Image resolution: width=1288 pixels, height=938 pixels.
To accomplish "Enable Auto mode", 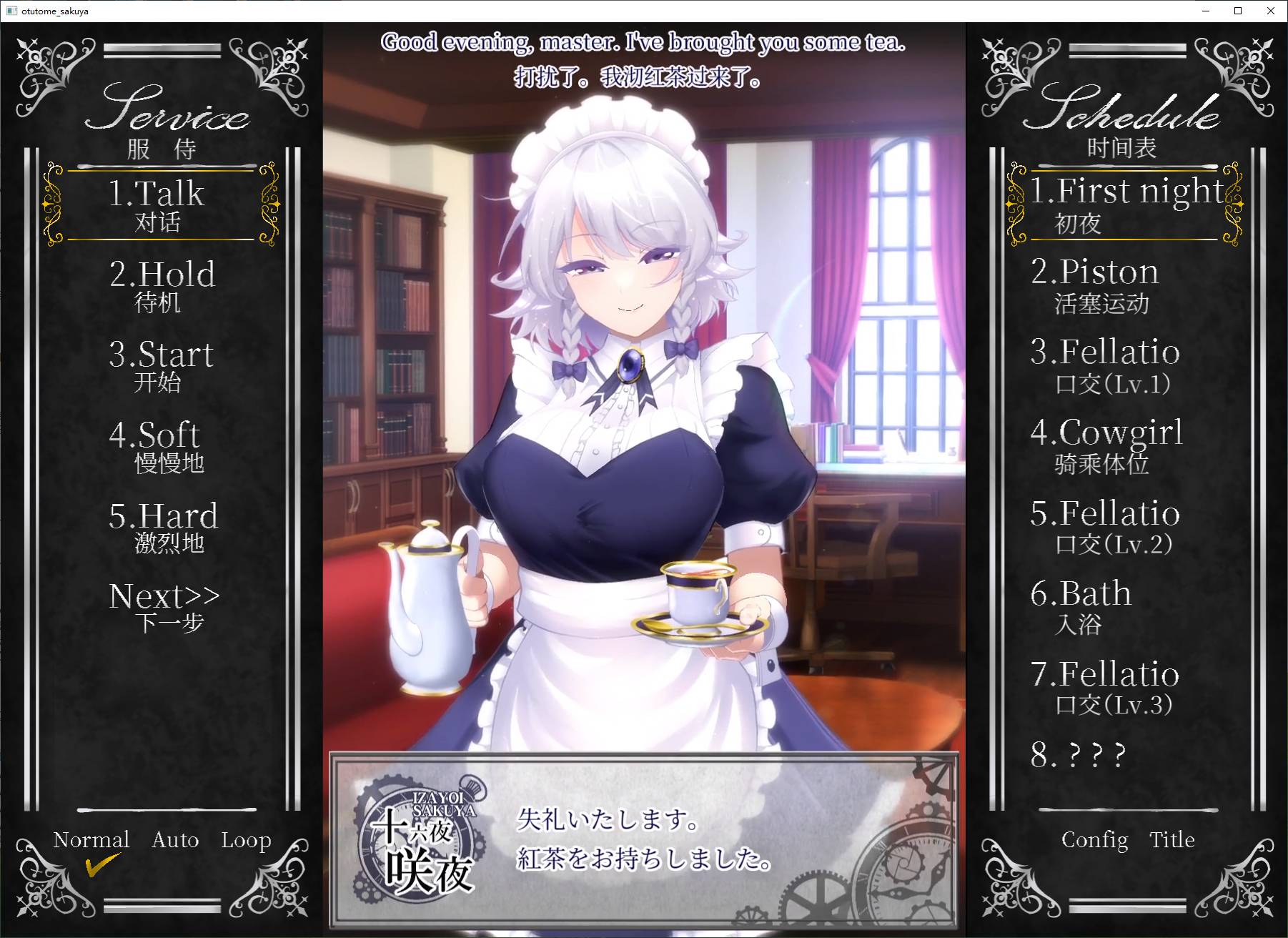I will [175, 840].
